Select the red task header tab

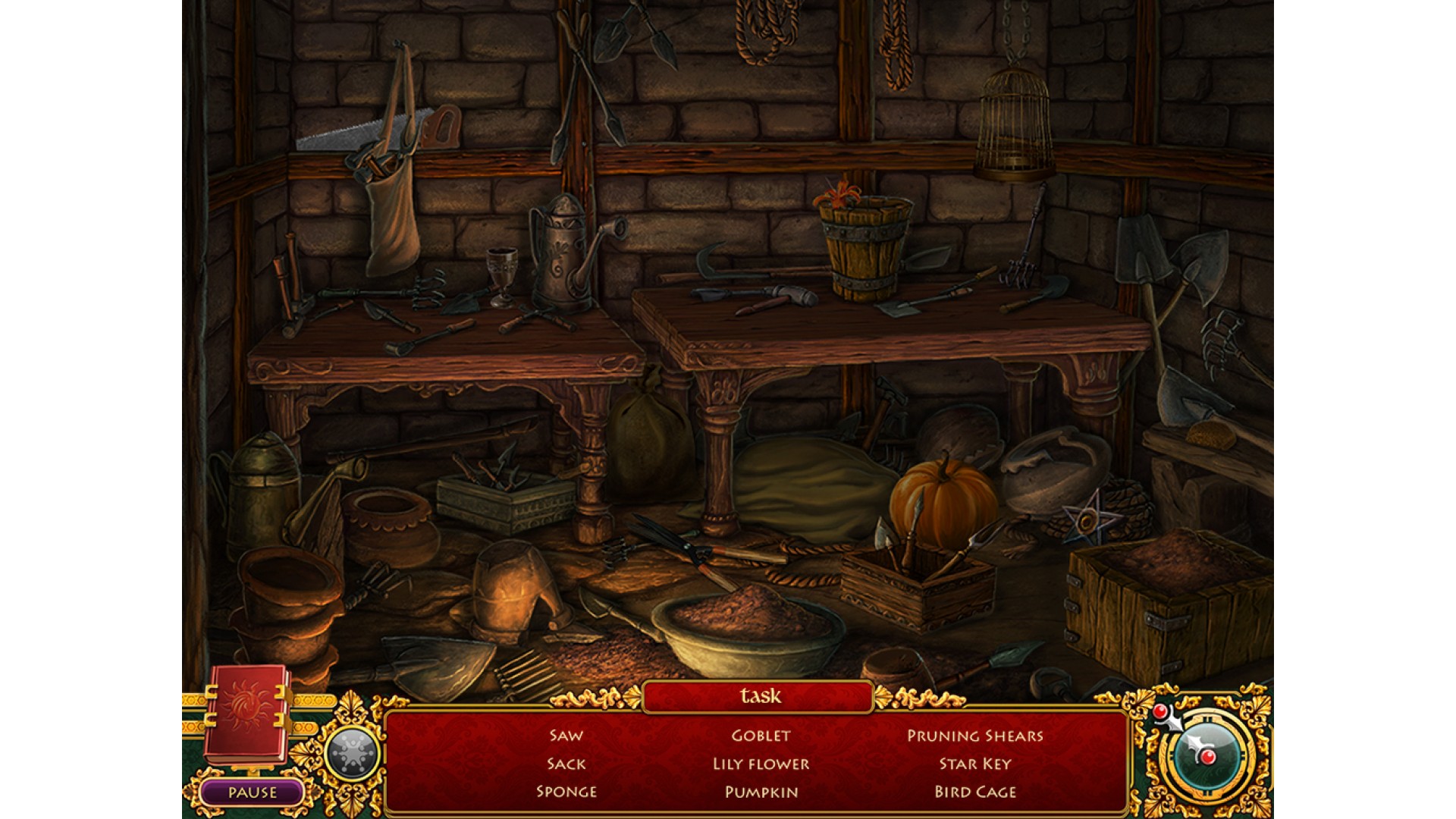(759, 696)
